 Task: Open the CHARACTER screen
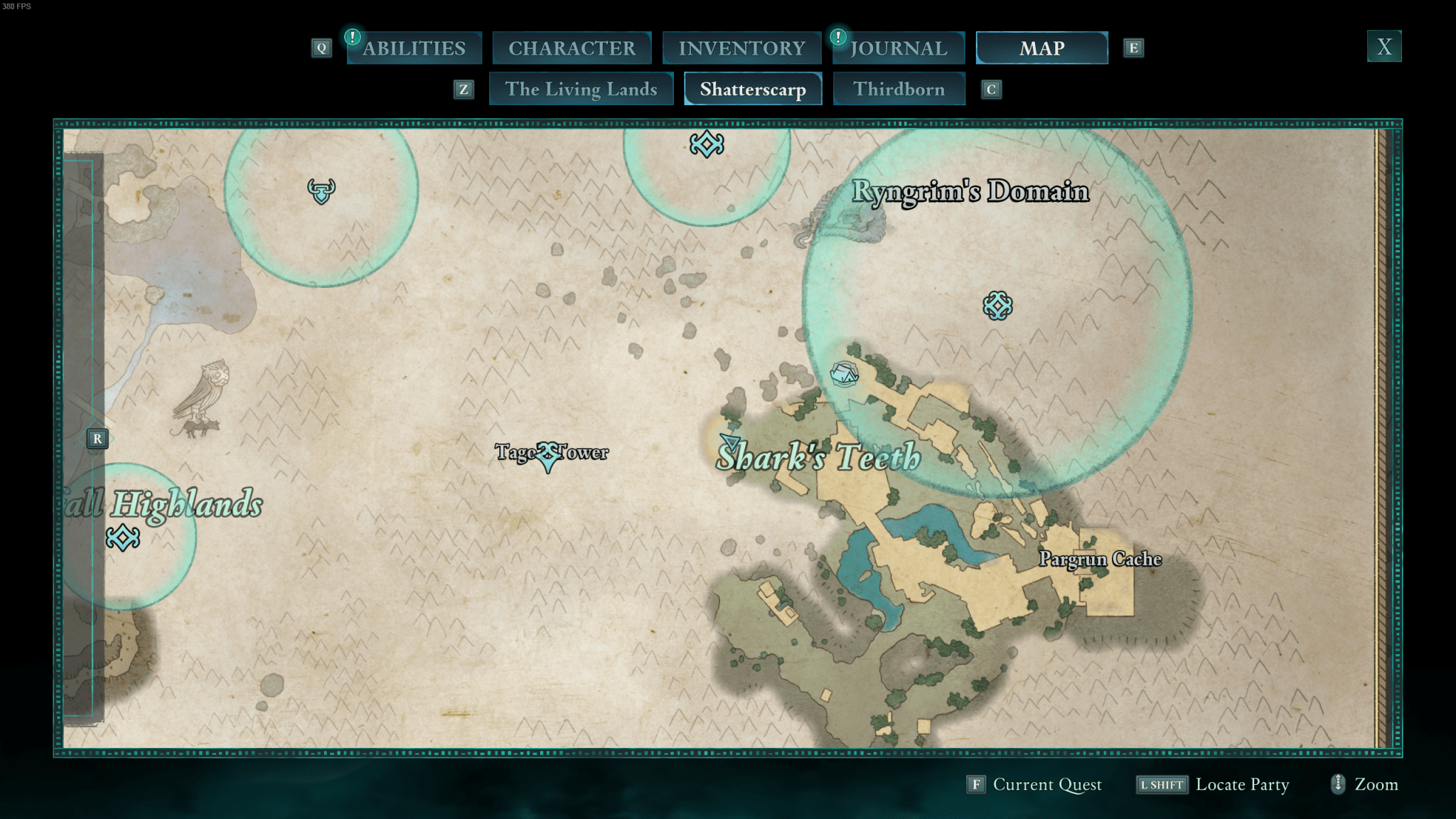tap(572, 48)
